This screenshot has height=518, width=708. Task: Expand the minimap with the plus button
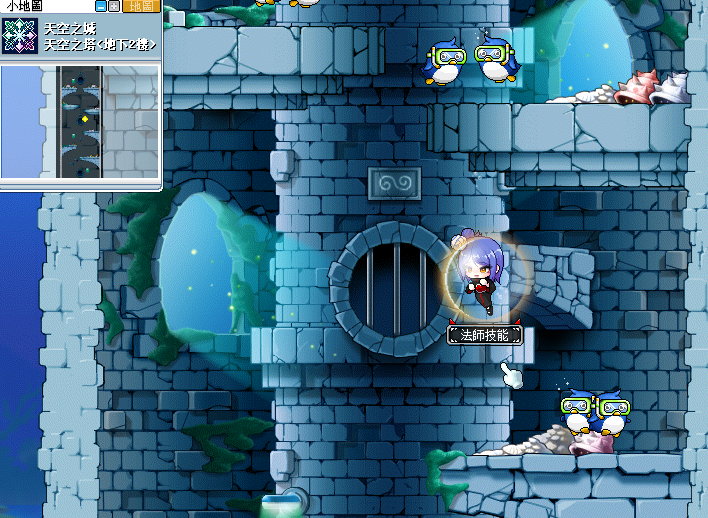point(114,6)
